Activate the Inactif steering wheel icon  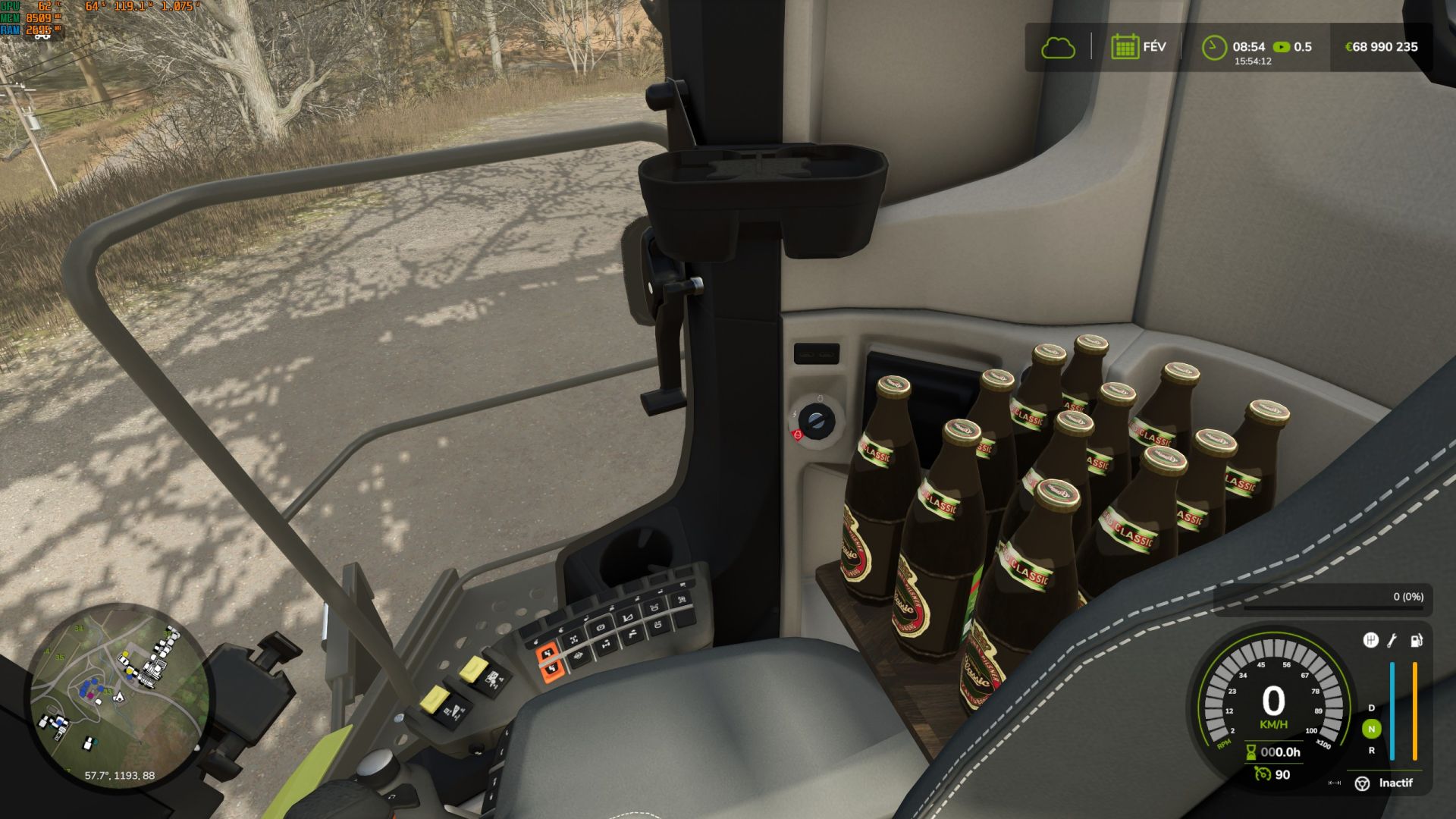[1362, 783]
